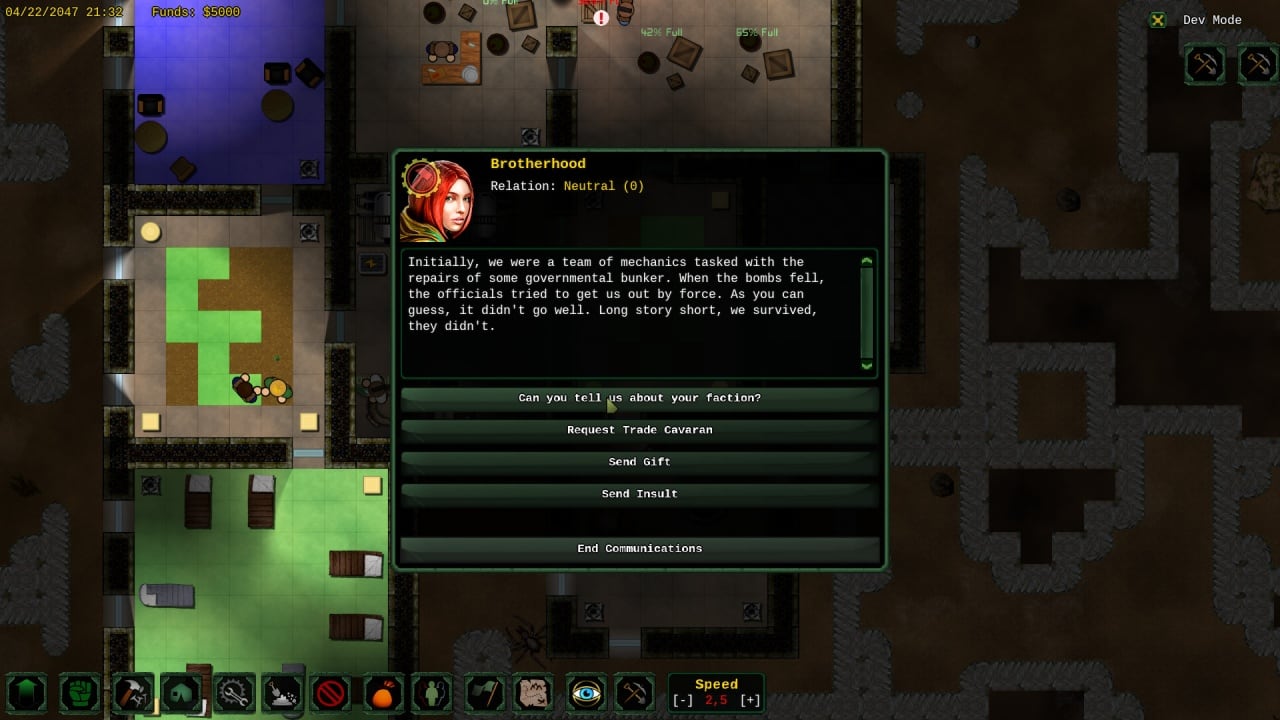Open the green person silhouette icon
The image size is (1280, 720).
coord(433,693)
